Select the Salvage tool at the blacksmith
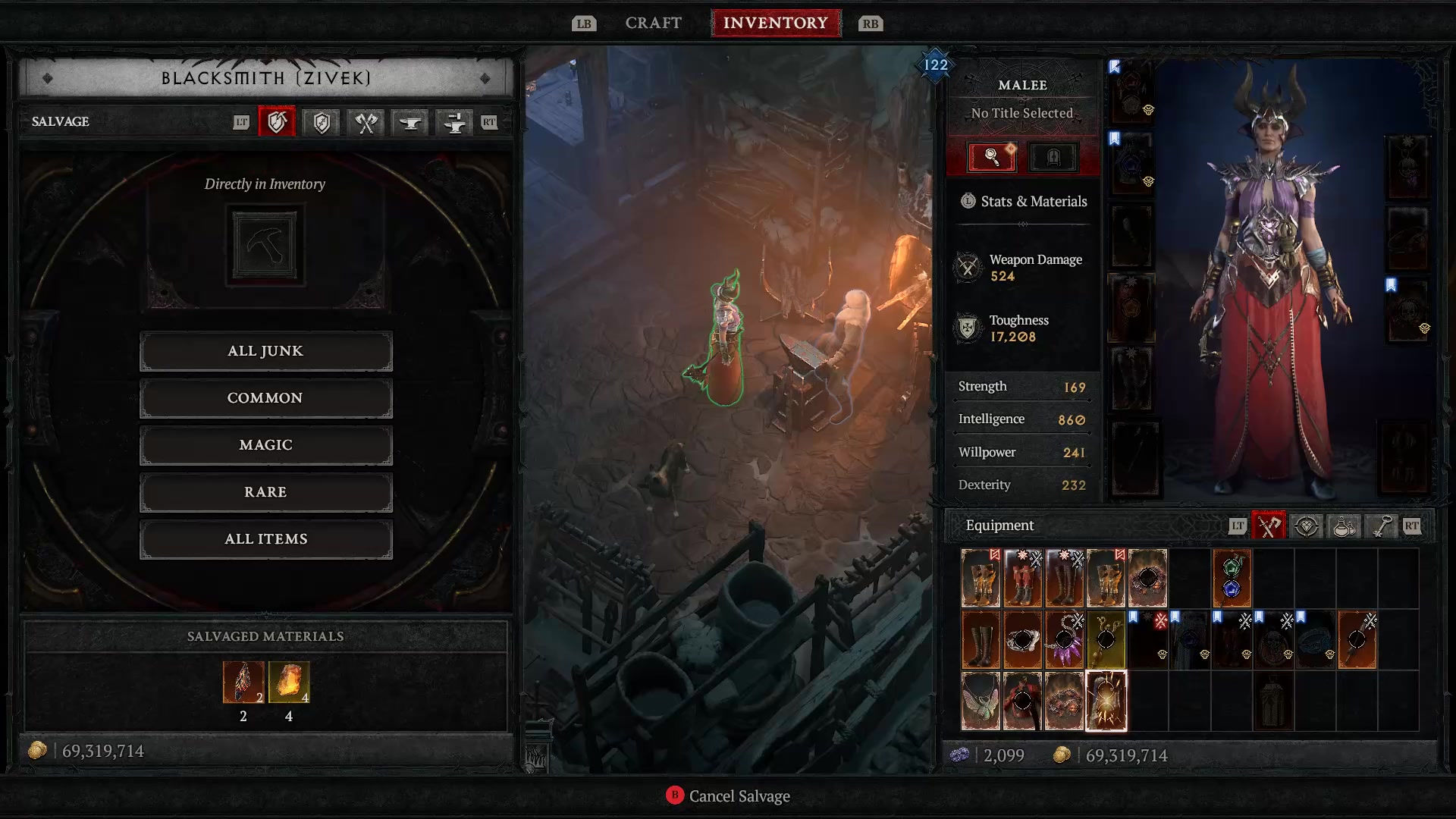The width and height of the screenshot is (1456, 819). pos(277,122)
